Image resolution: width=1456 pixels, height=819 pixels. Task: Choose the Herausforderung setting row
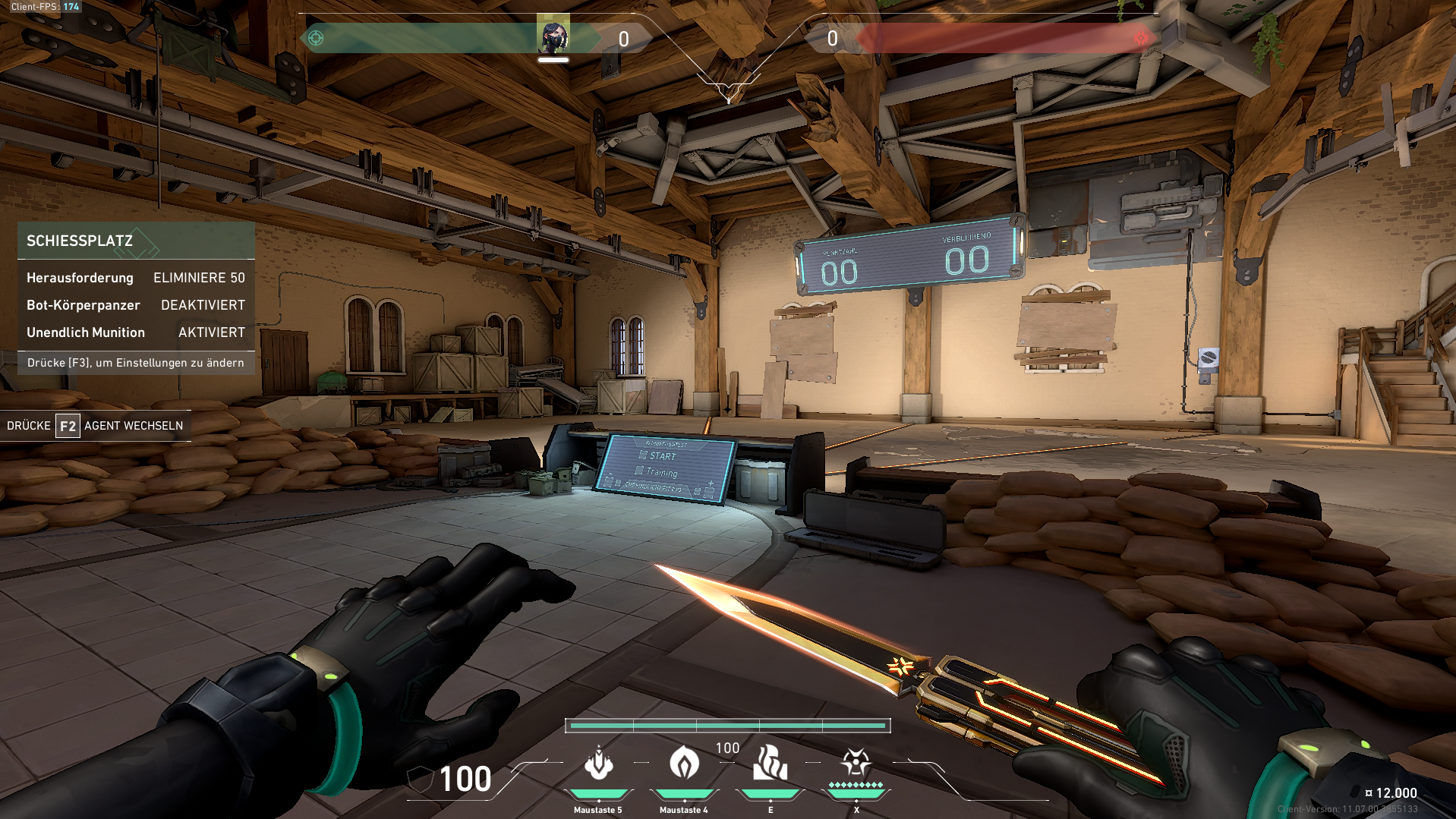click(x=136, y=278)
